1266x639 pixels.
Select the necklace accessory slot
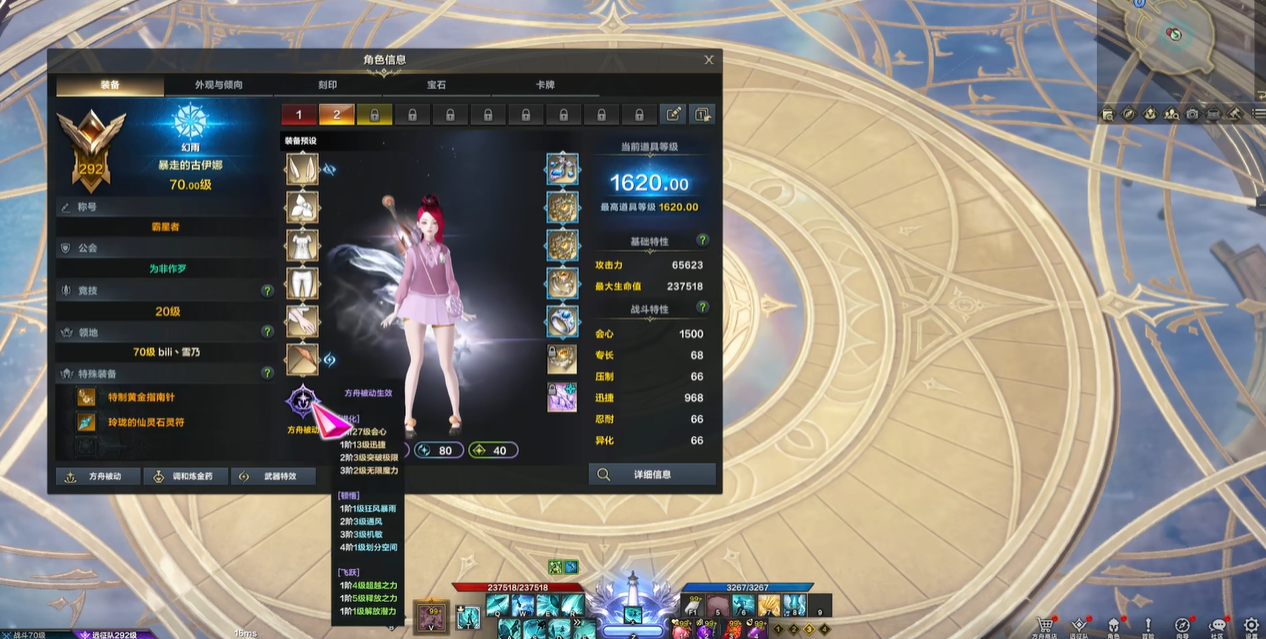point(563,169)
